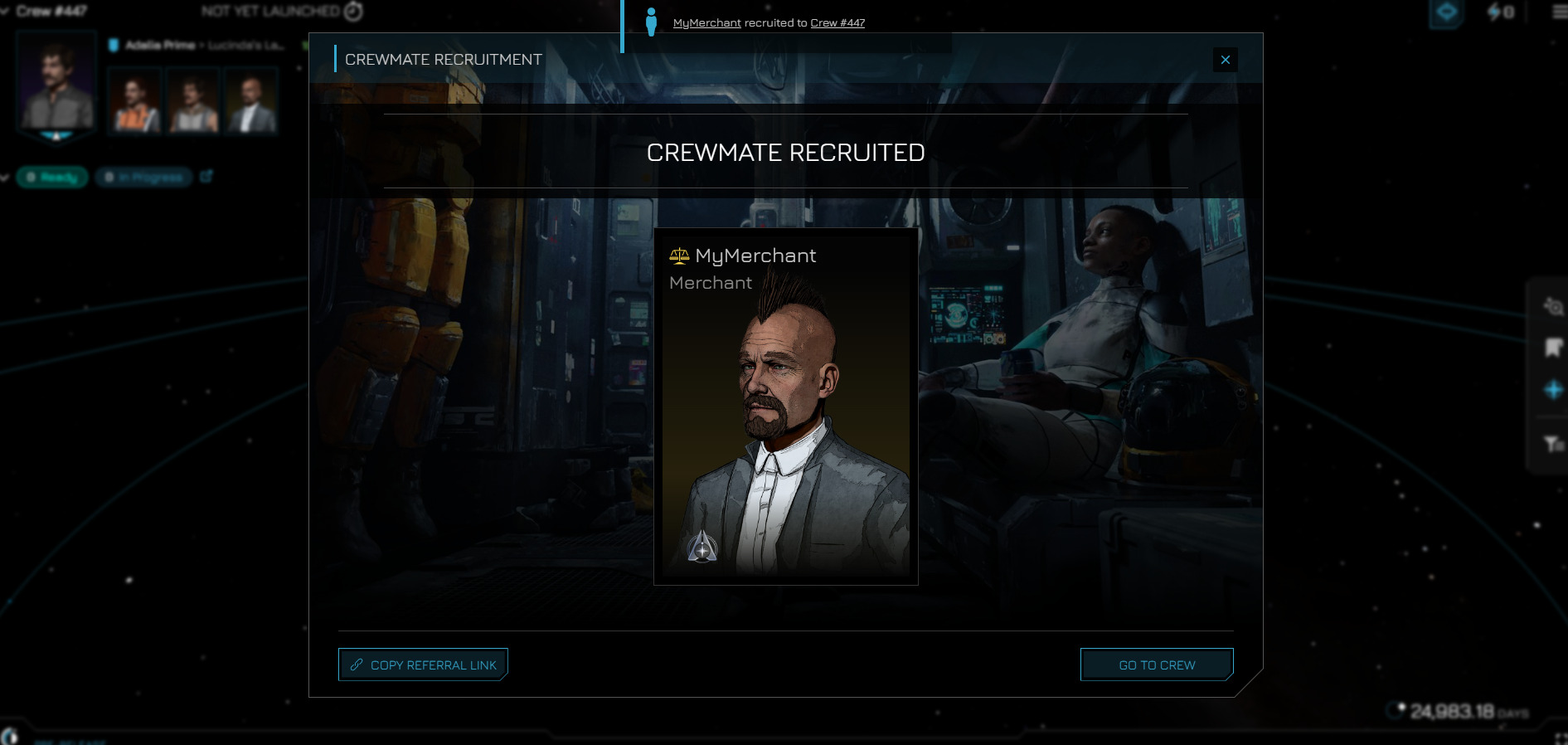Copy the referral link
Image resolution: width=1568 pixels, height=745 pixels.
click(423, 665)
